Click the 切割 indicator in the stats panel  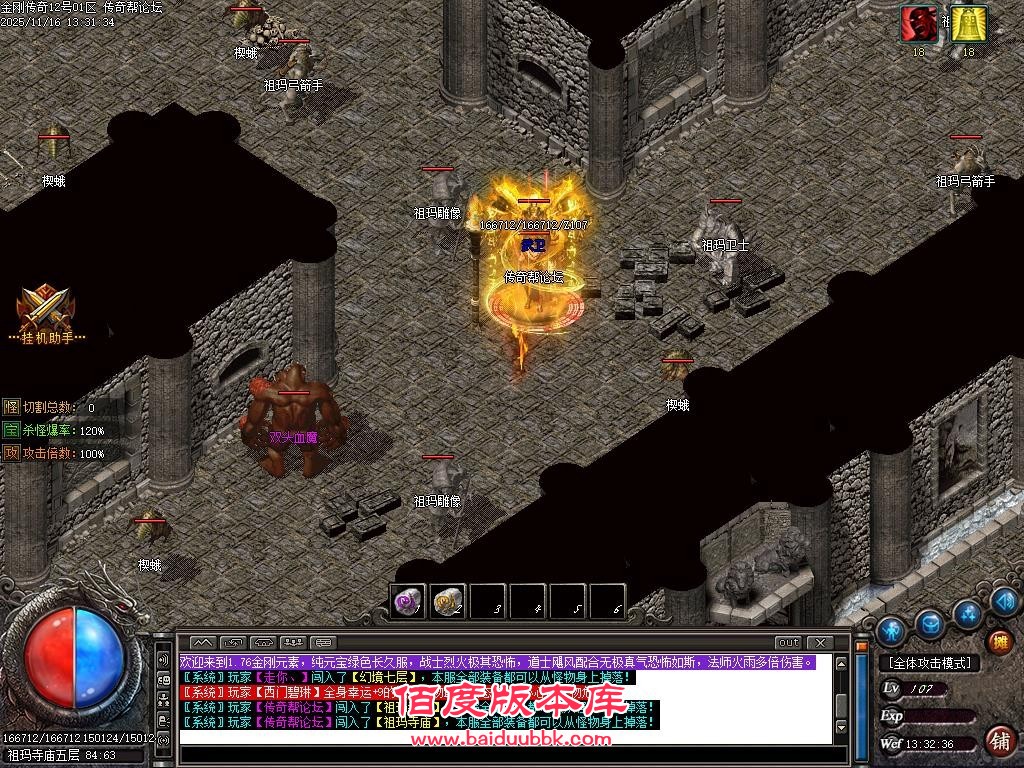click(x=11, y=407)
